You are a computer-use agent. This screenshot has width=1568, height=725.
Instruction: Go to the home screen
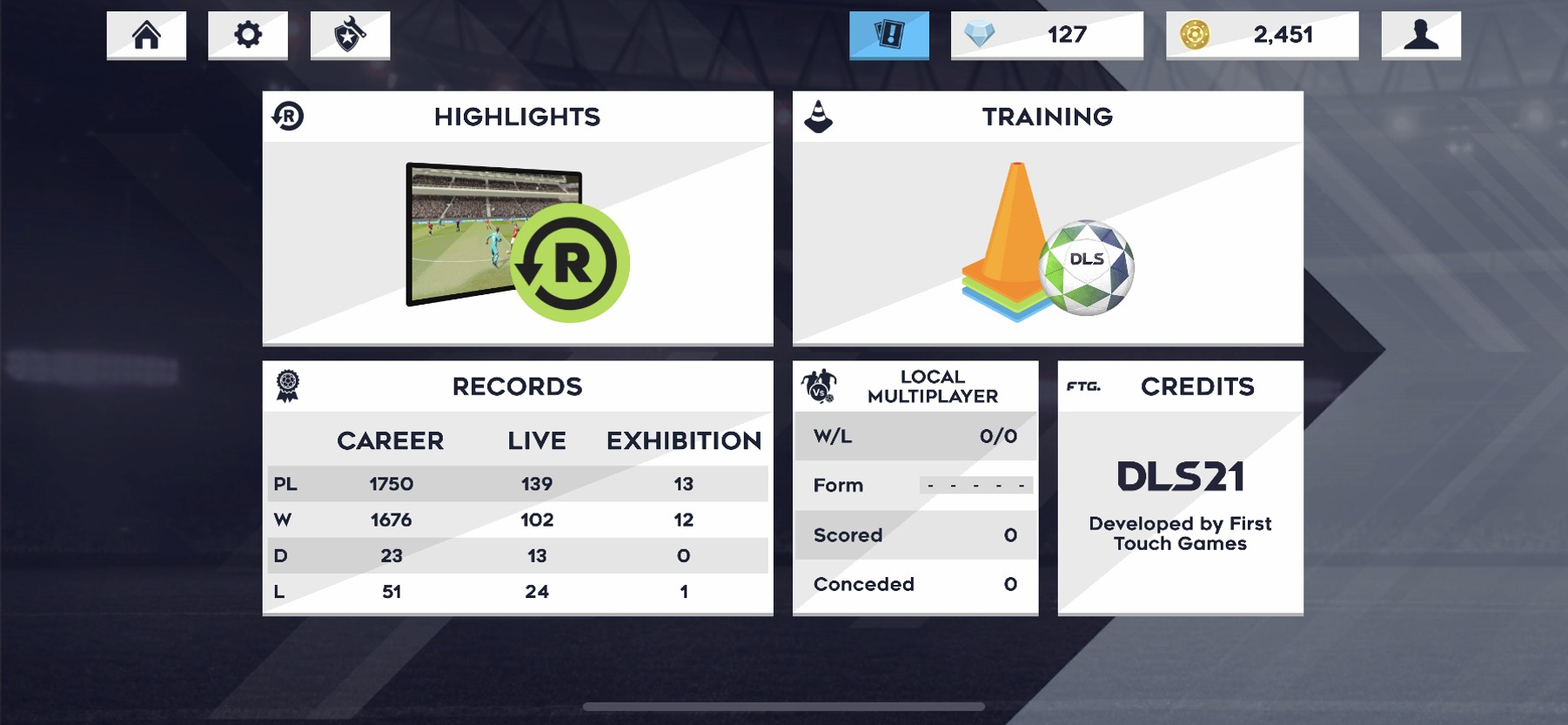pos(146,35)
